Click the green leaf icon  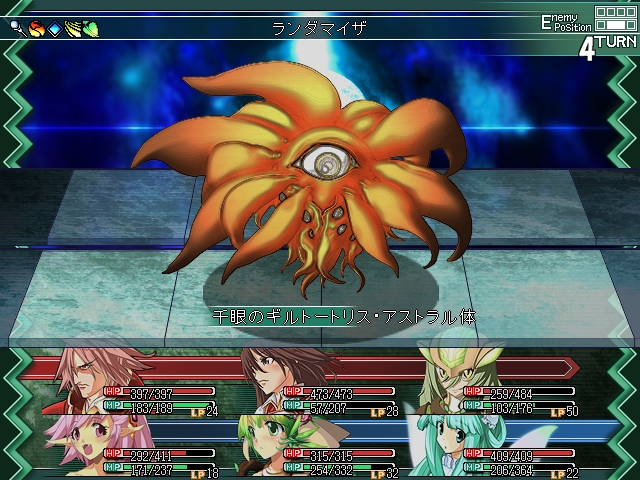90,28
